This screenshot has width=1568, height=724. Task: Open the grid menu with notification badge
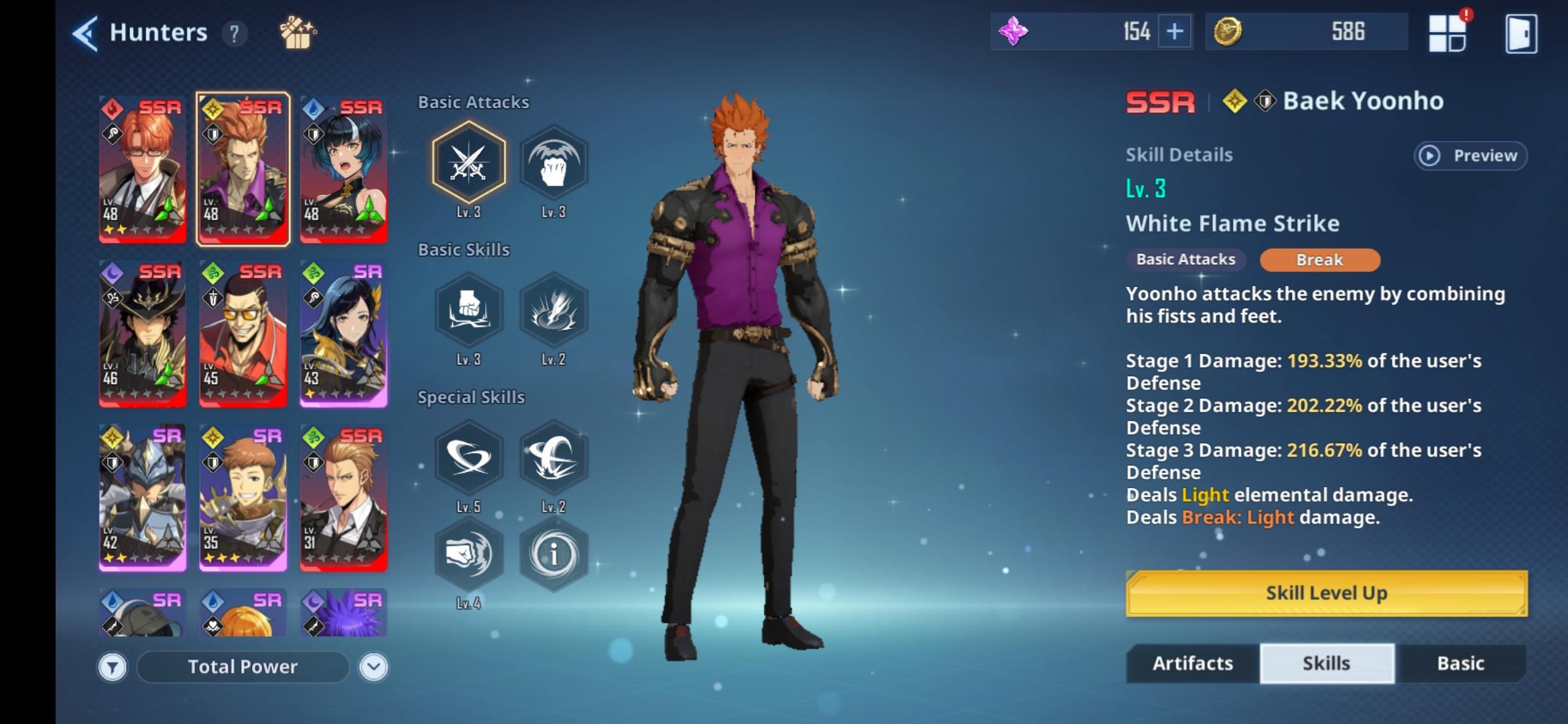(x=1449, y=32)
